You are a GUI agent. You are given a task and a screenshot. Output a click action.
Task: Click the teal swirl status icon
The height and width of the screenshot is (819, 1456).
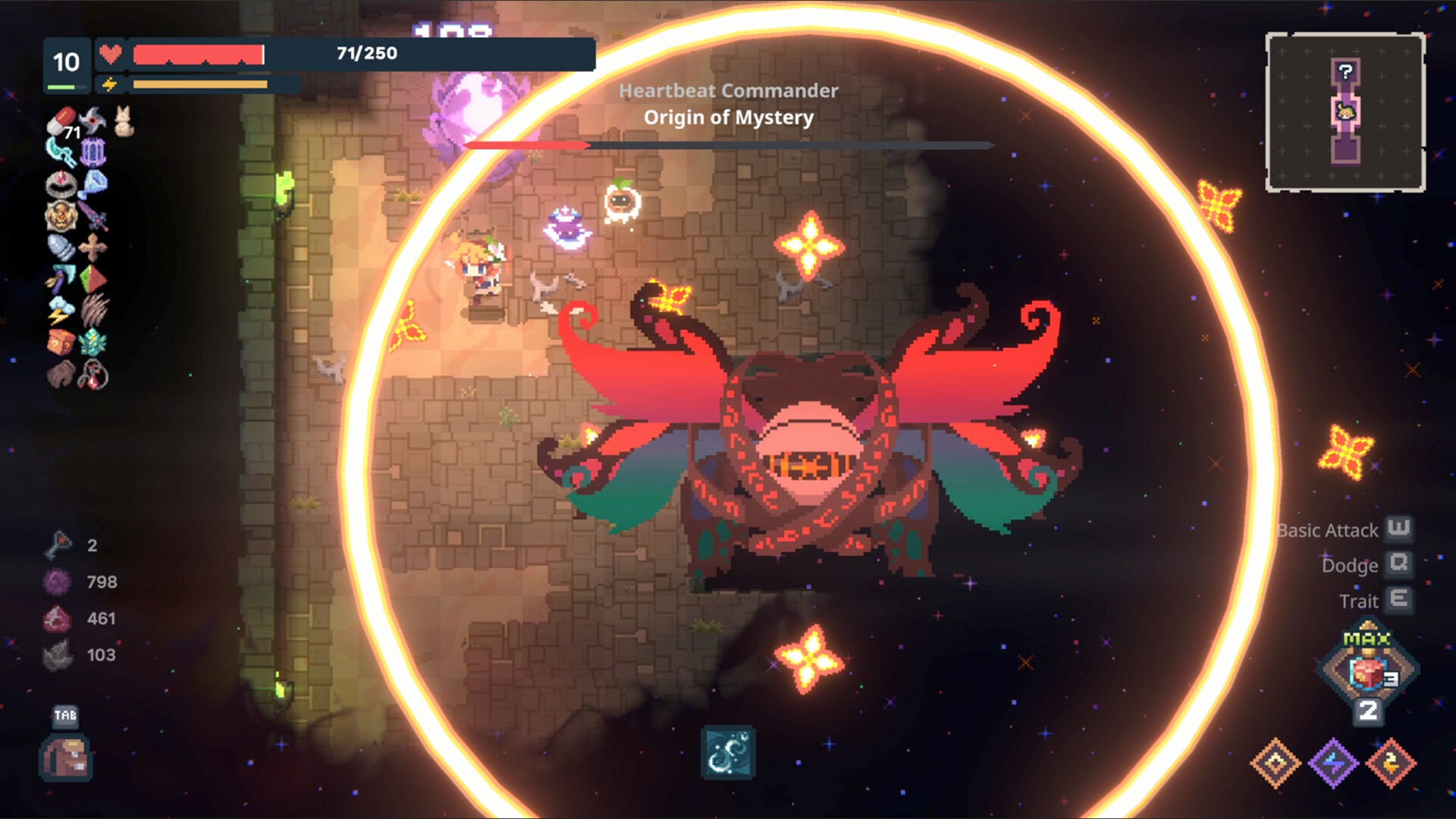click(x=727, y=753)
